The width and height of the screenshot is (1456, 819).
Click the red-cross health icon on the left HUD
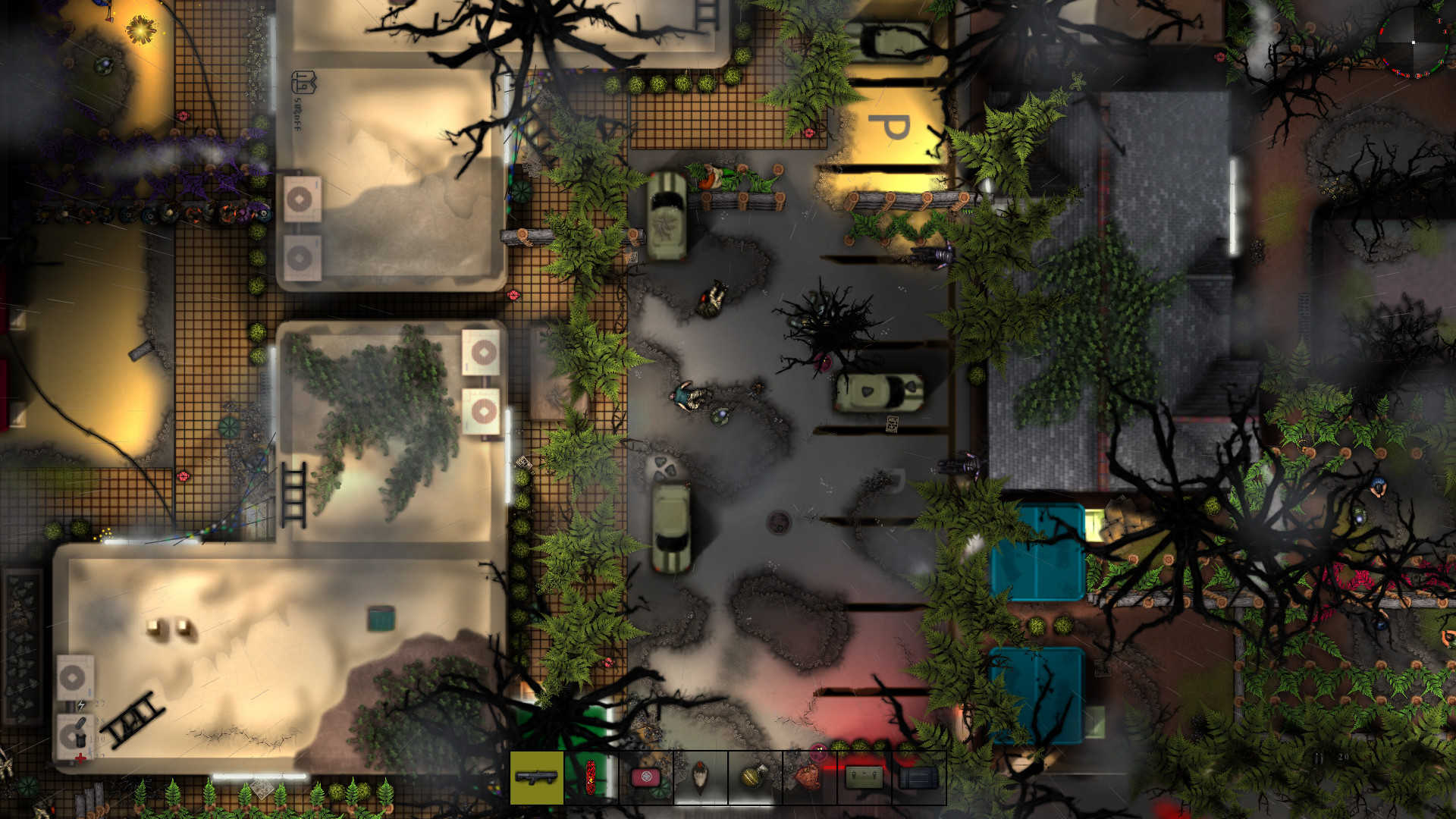pos(80,758)
